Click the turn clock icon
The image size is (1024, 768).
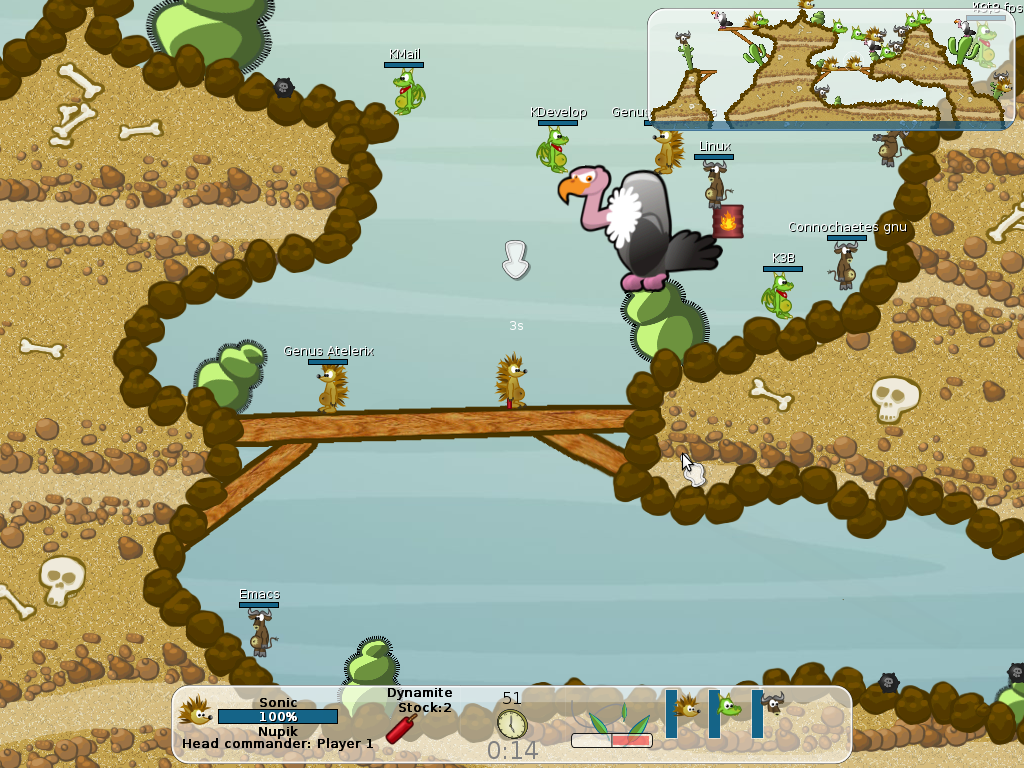511,723
